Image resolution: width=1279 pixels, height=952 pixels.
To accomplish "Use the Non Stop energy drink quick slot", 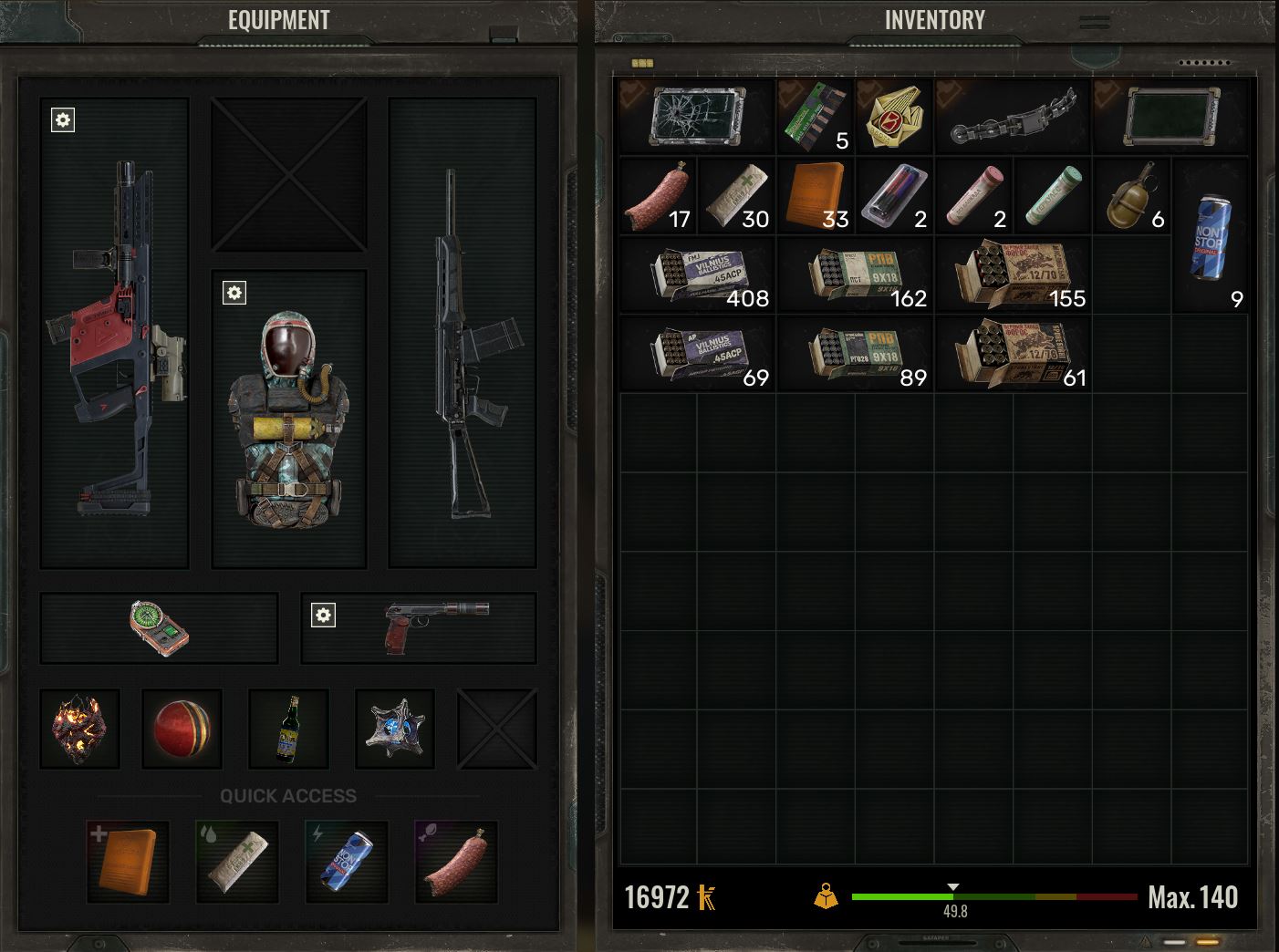I will (347, 862).
